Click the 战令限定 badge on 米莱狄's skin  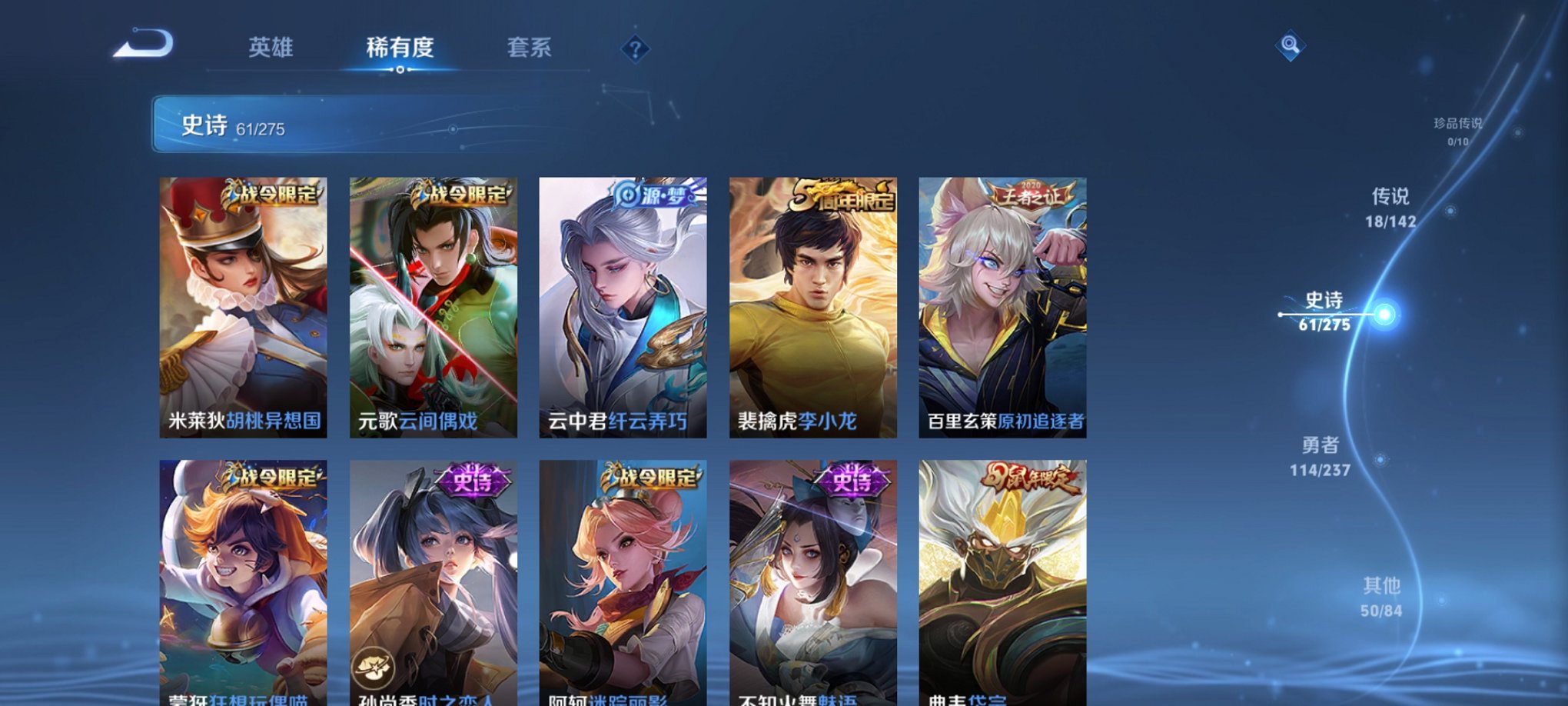pyautogui.click(x=272, y=196)
